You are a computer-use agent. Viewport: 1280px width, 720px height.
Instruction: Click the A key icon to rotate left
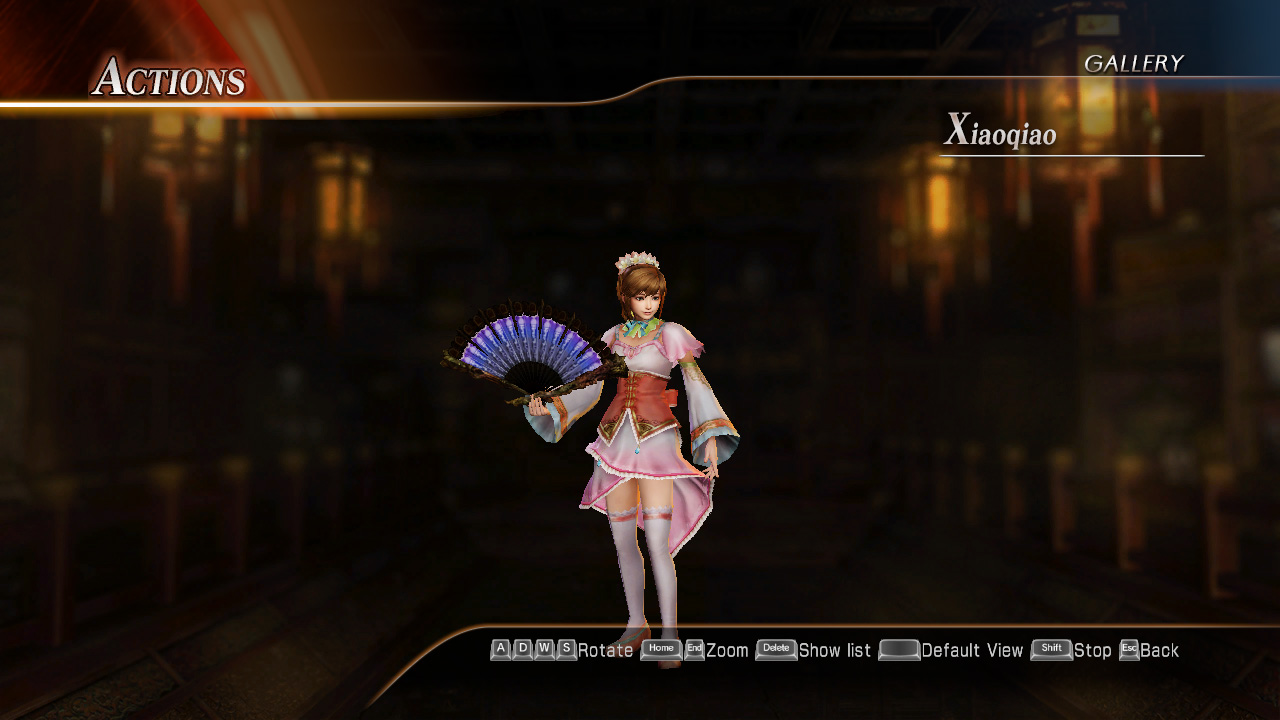[x=500, y=650]
